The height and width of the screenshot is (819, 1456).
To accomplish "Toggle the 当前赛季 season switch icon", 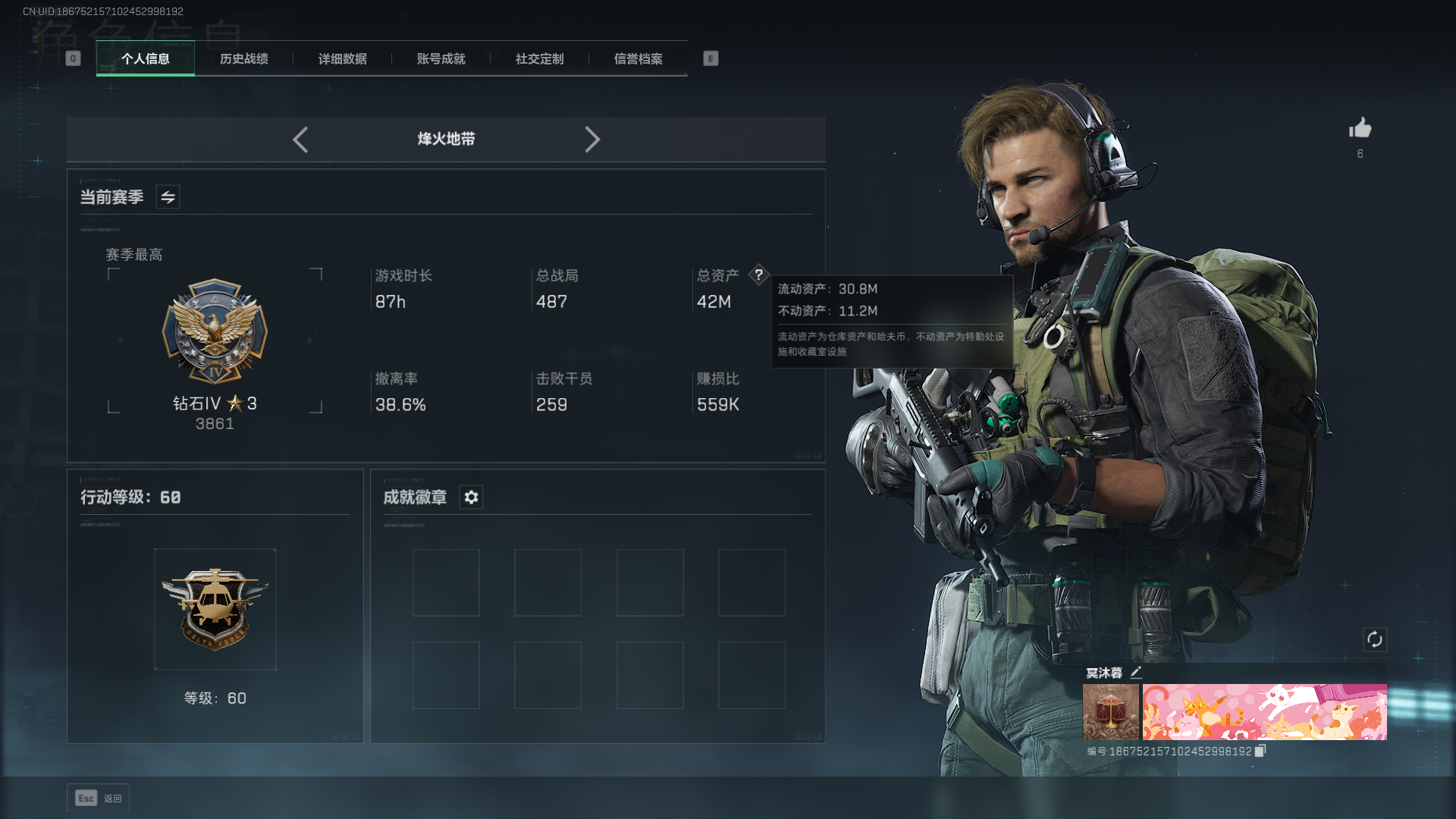I will pyautogui.click(x=168, y=197).
